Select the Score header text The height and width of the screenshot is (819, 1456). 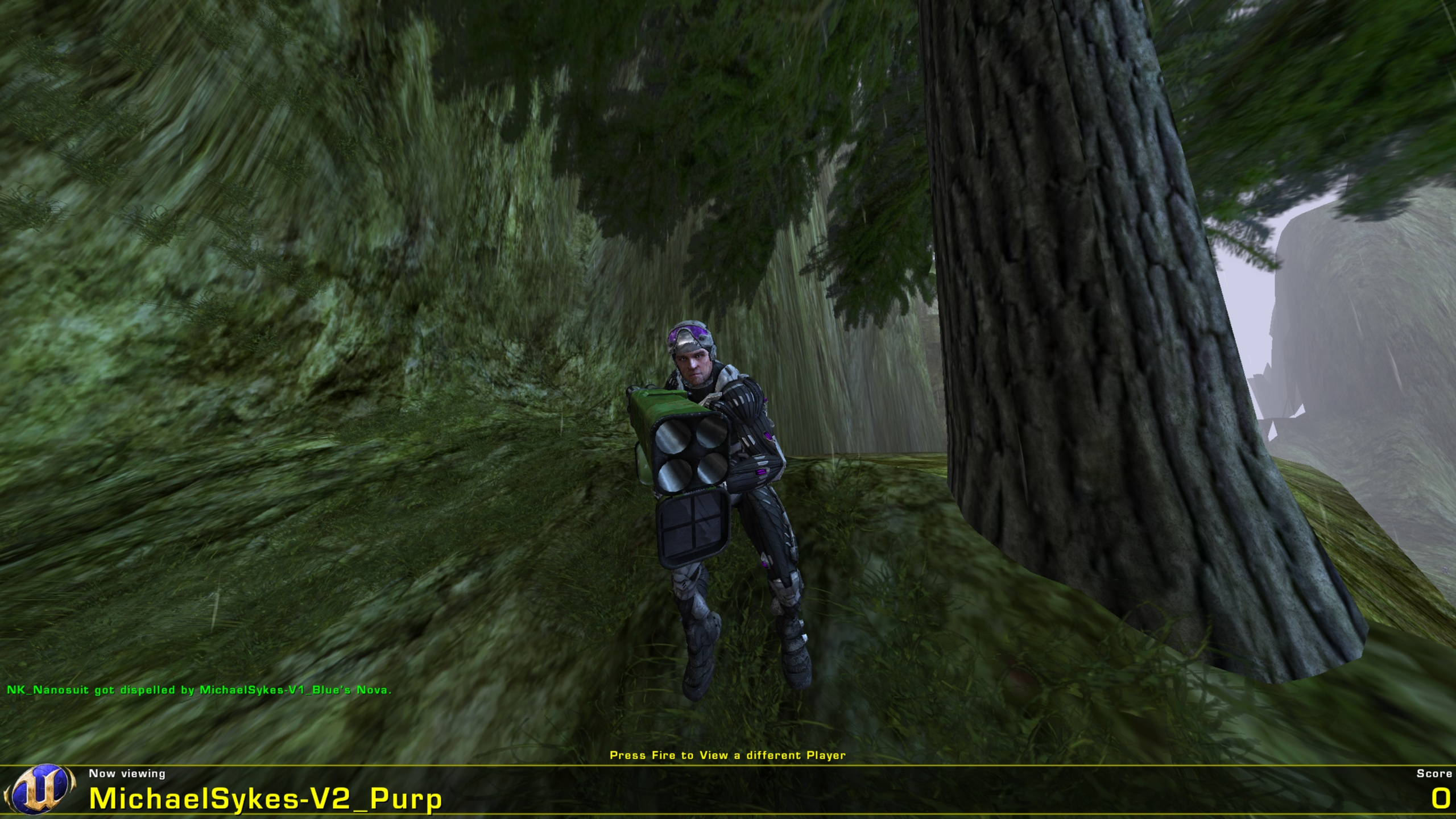pos(1433,773)
